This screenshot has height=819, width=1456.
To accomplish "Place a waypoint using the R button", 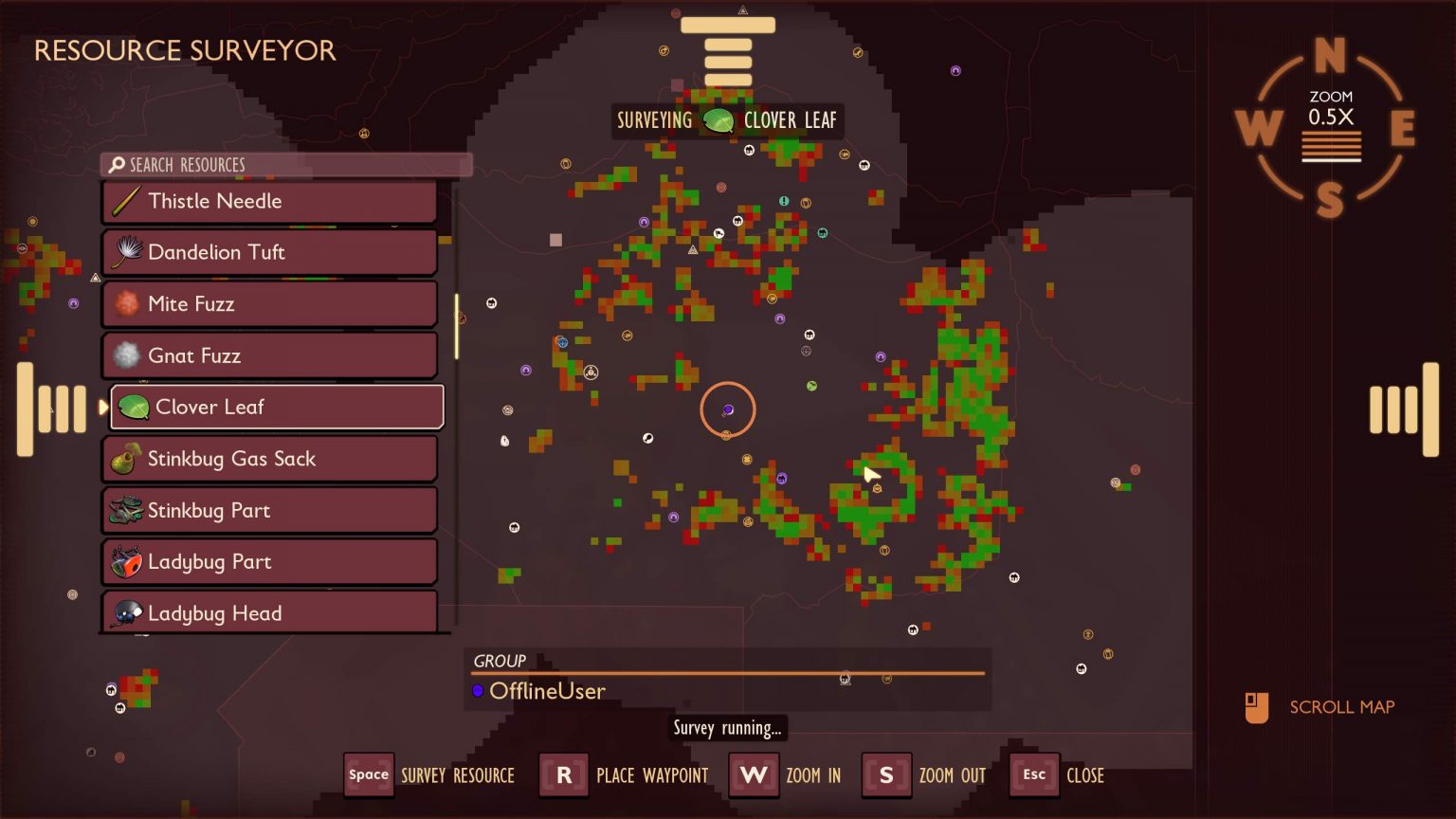I will tap(563, 774).
